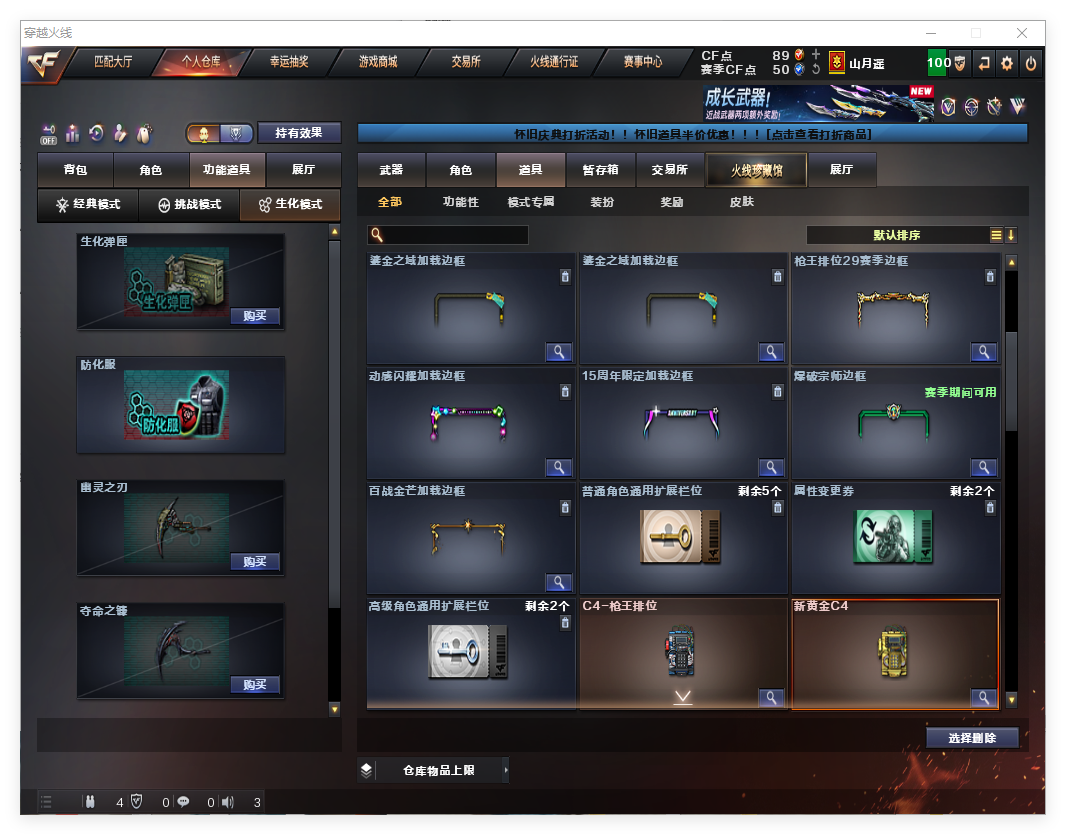
Task: Go to 游戏商城 game shop
Action: click(x=378, y=62)
